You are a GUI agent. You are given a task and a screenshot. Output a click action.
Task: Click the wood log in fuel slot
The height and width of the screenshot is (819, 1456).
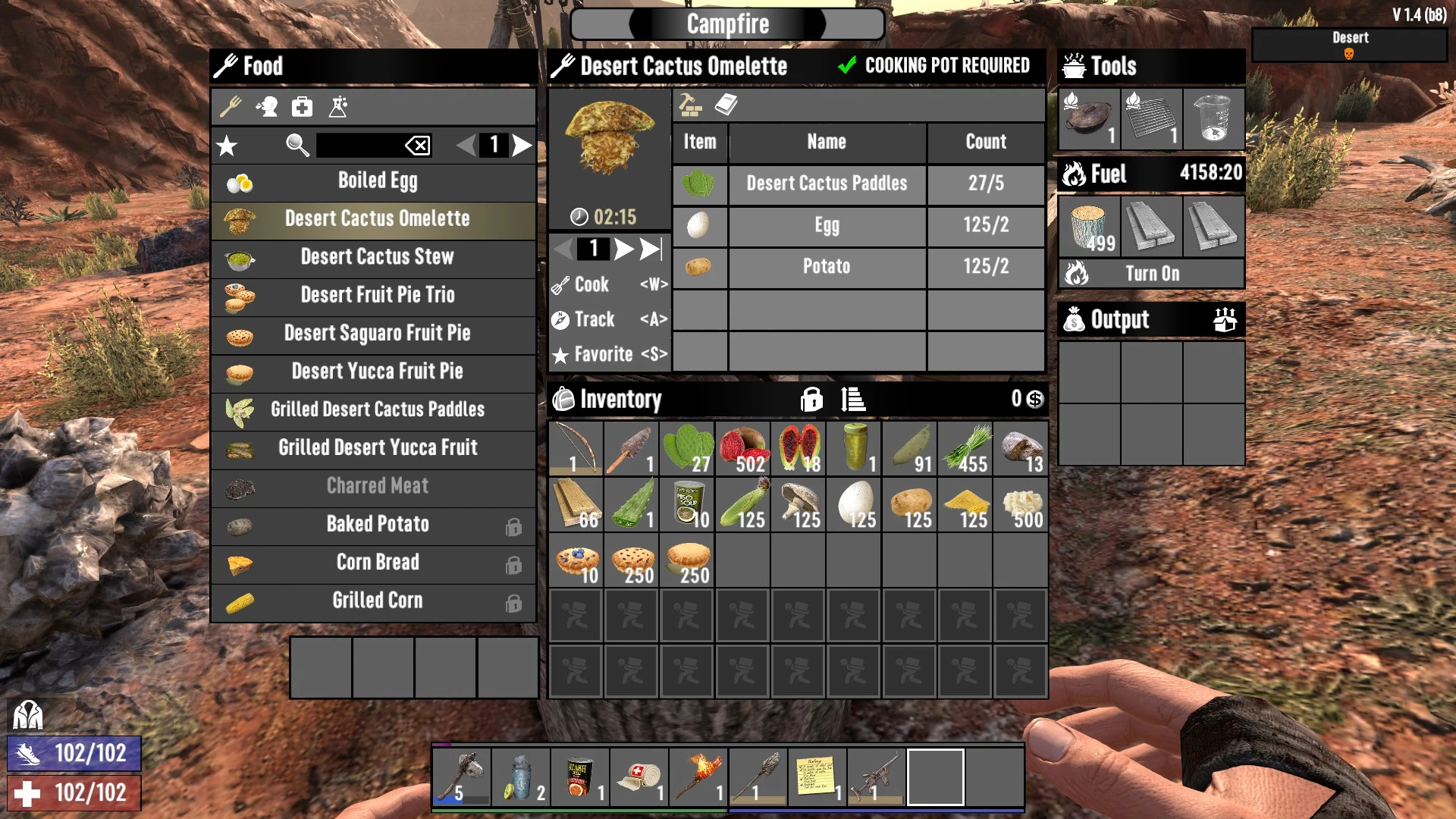coord(1089,227)
